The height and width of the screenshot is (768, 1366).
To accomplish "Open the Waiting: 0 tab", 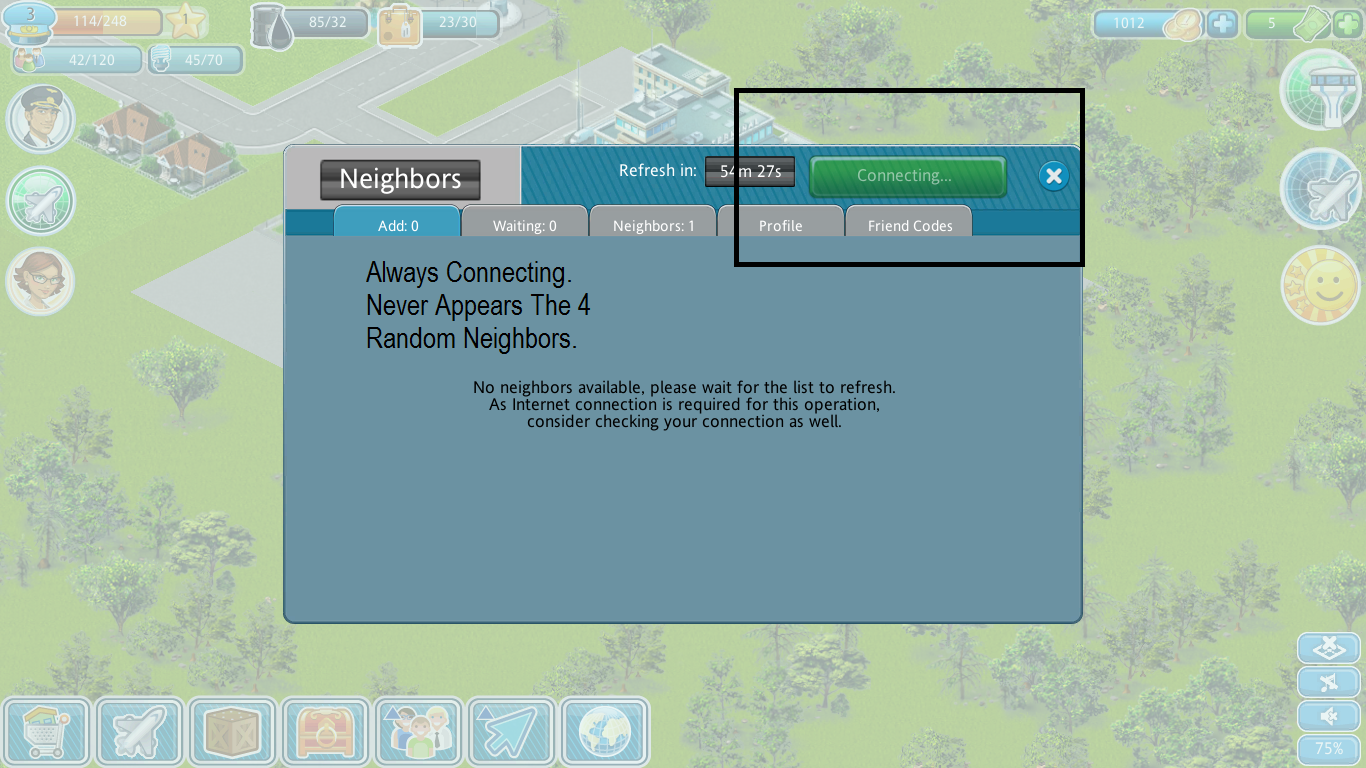I will point(524,224).
